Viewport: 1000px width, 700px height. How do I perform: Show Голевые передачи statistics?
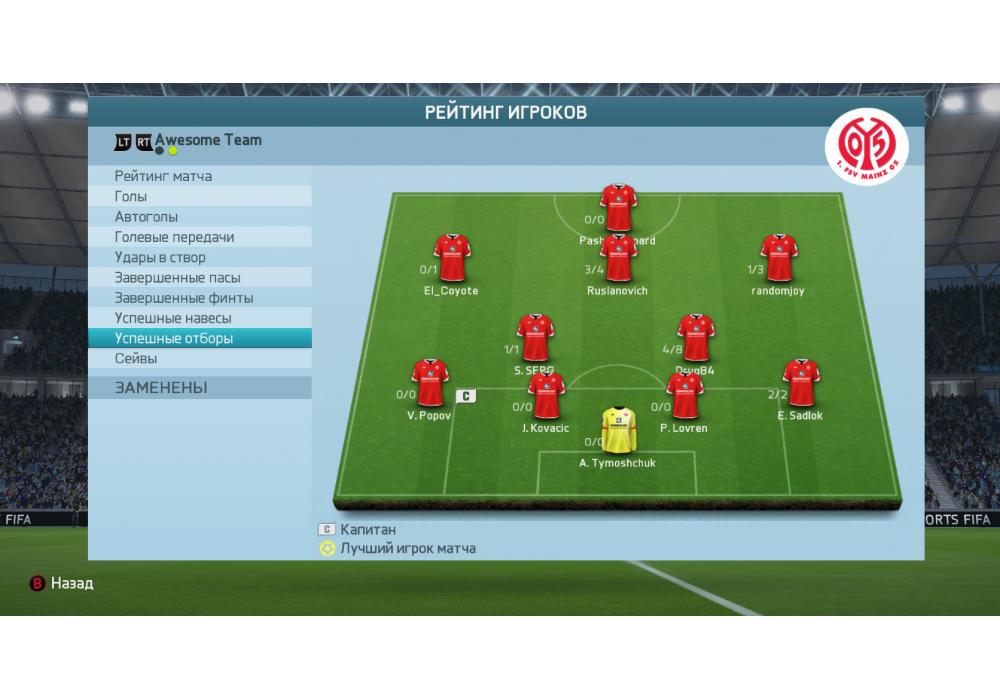pyautogui.click(x=198, y=237)
